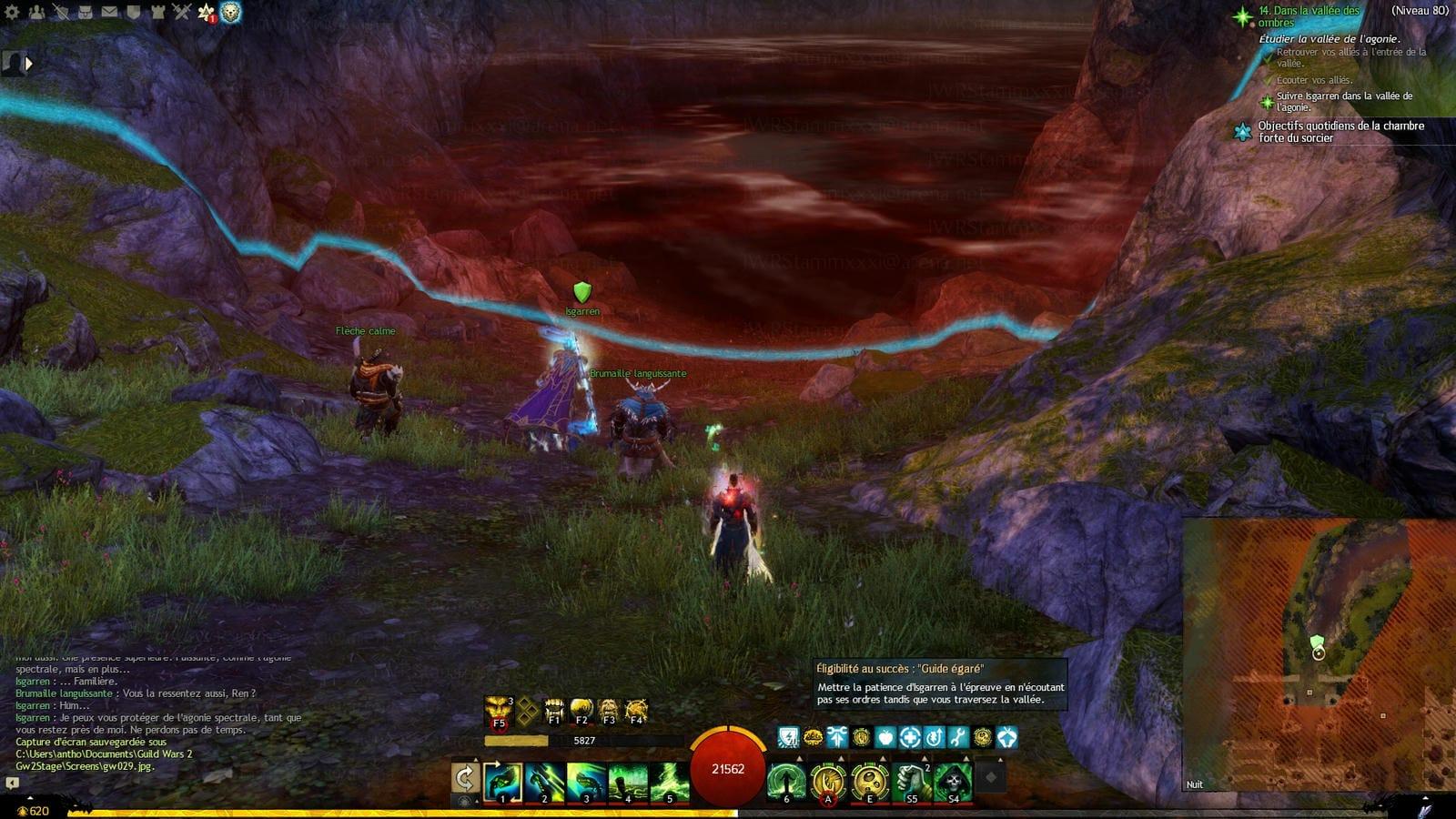Select the story step 'Dans la vallée des ombres'
This screenshot has height=819, width=1456.
click(1309, 16)
